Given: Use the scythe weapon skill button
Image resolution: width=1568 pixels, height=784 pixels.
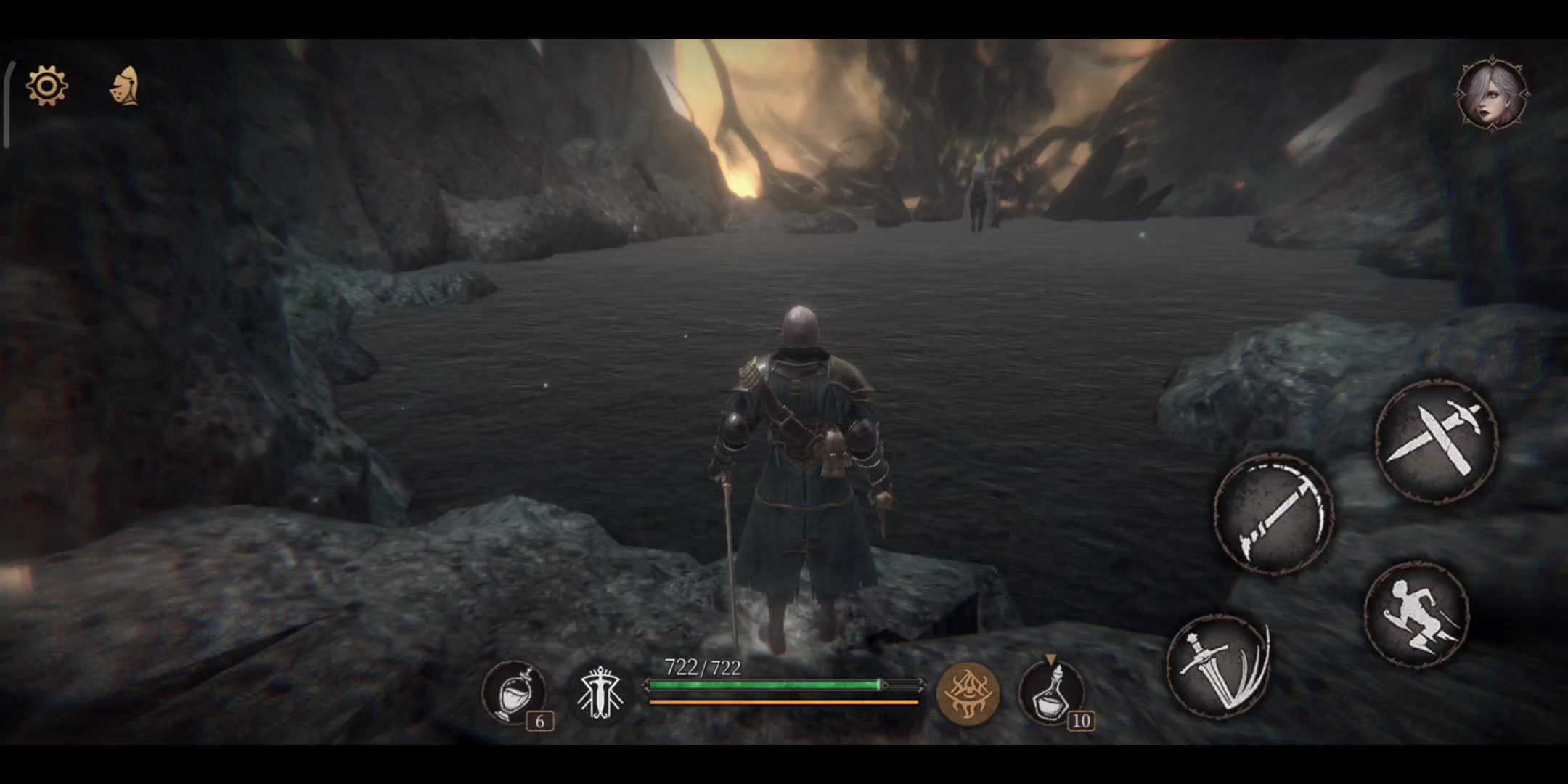Looking at the screenshot, I should (x=1274, y=514).
